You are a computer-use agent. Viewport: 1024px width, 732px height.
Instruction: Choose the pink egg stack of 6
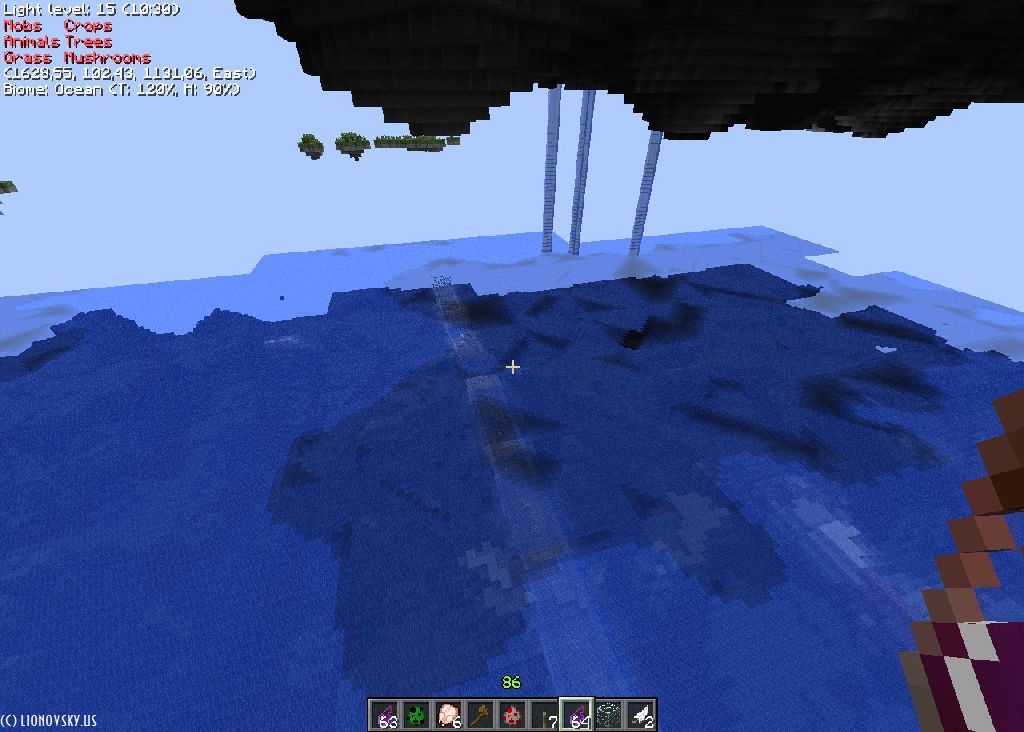coord(448,715)
